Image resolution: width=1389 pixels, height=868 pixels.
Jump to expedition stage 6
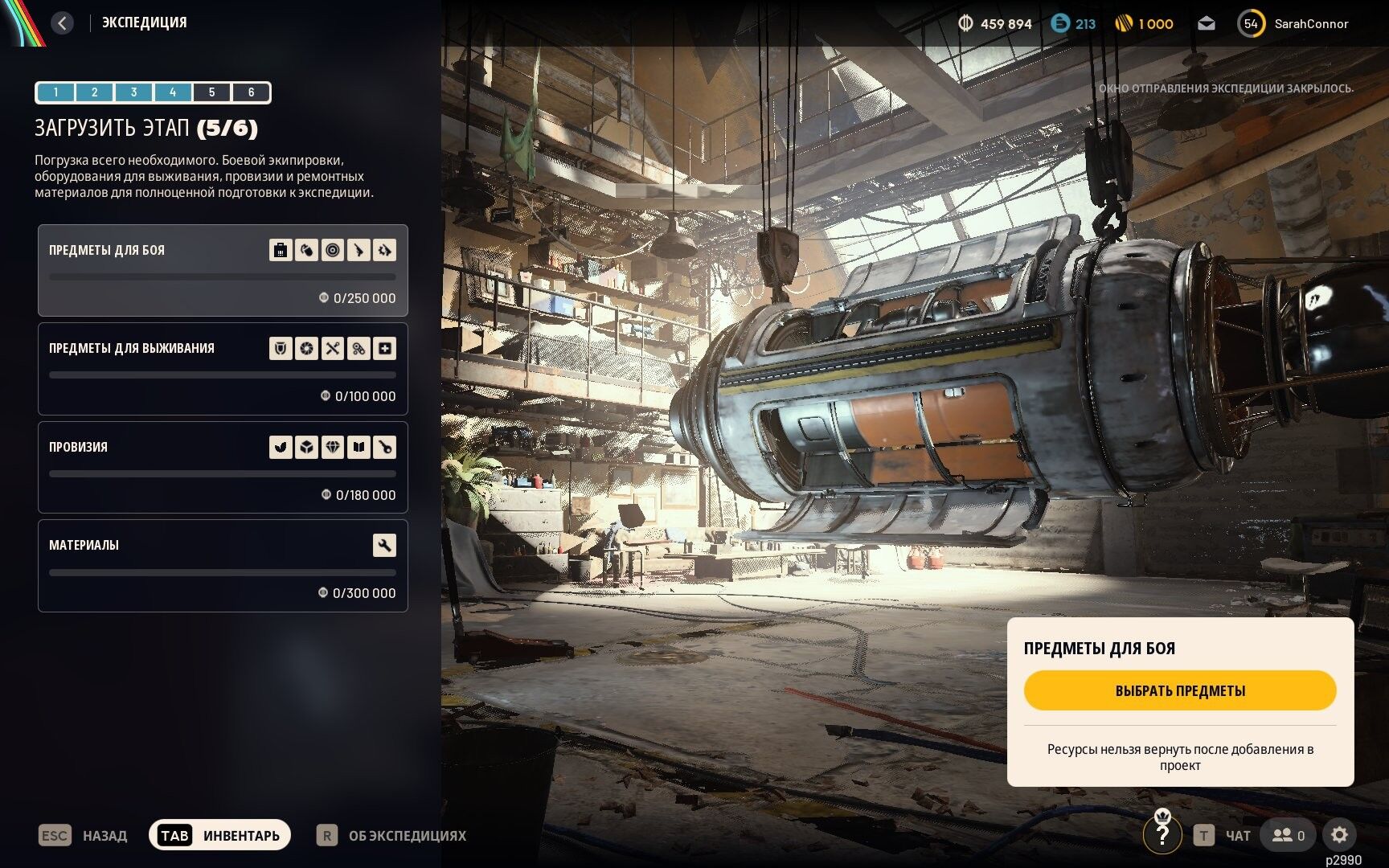pos(251,92)
